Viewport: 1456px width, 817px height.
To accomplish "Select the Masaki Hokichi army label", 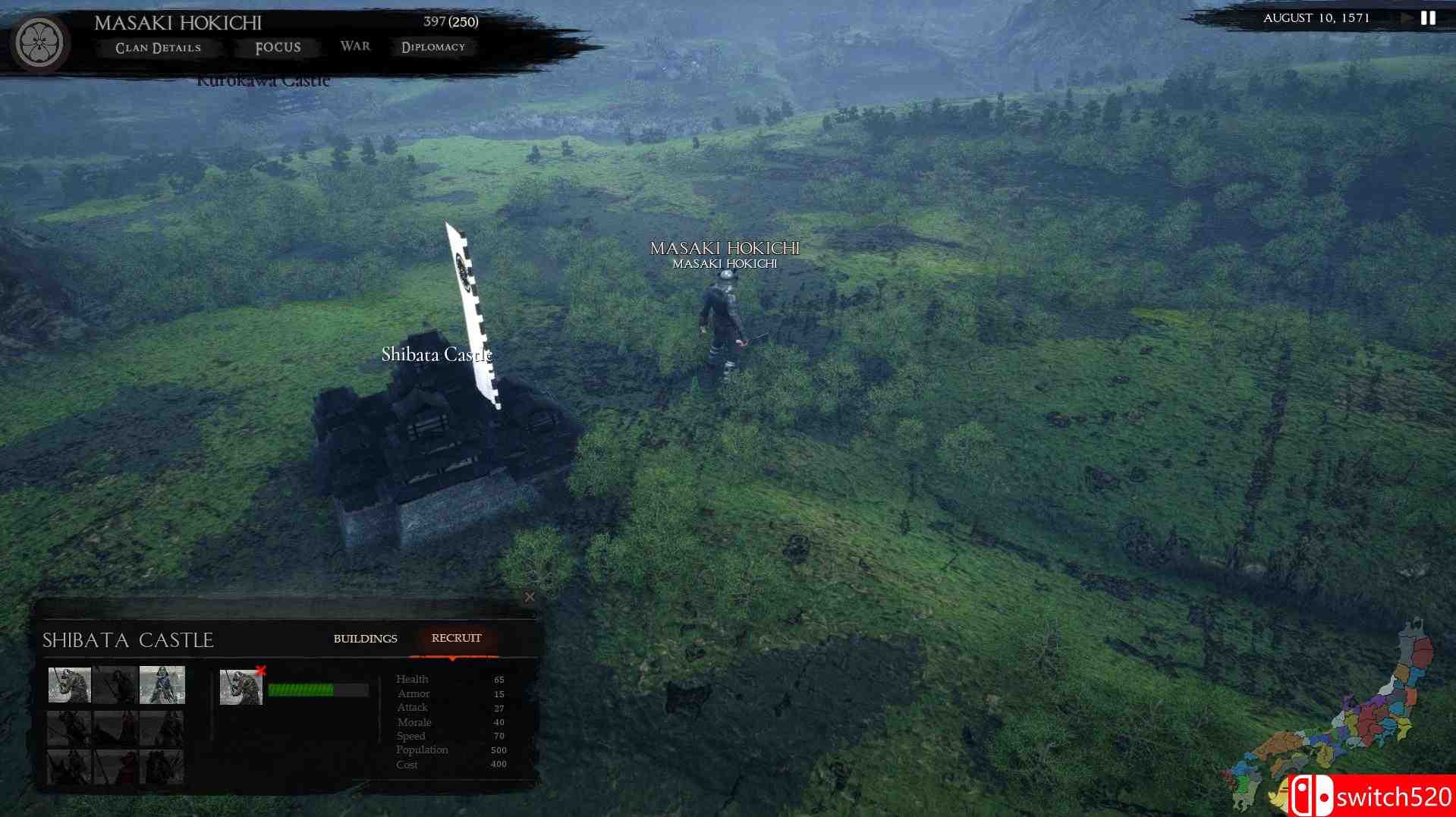I will 725,249.
